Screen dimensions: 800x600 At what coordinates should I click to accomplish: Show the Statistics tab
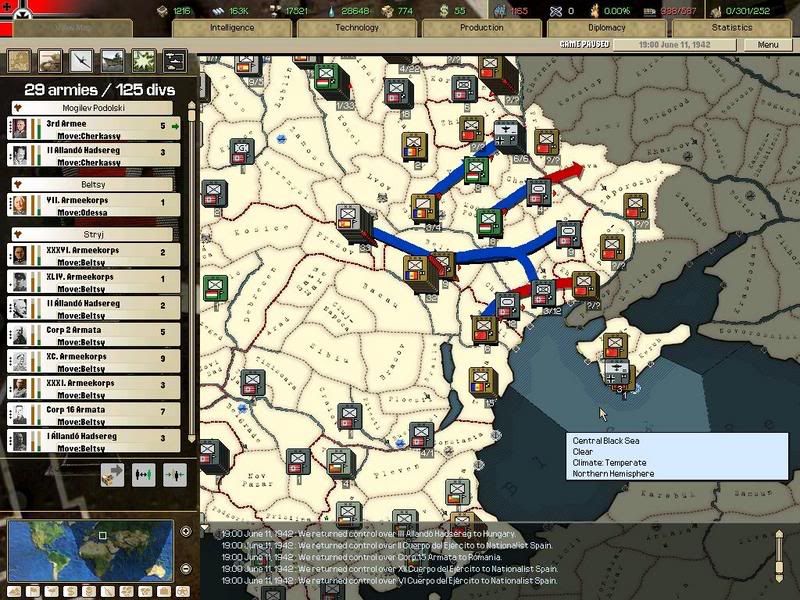[x=731, y=28]
